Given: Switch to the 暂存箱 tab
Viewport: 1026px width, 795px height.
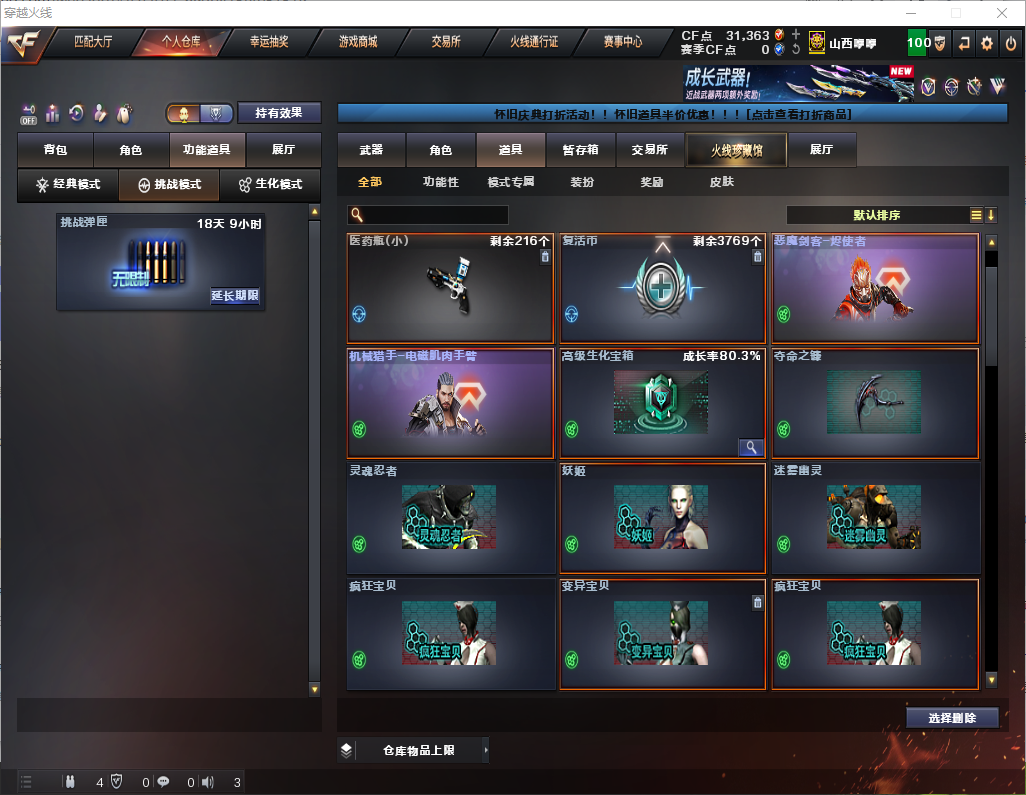Looking at the screenshot, I should 580,150.
